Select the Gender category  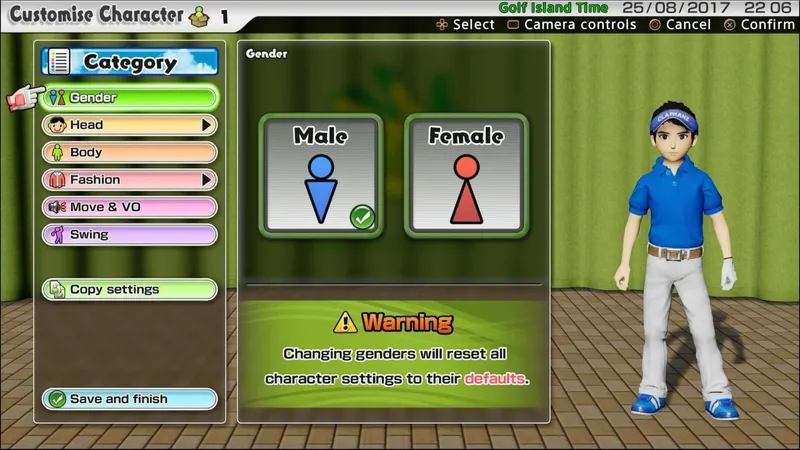pyautogui.click(x=130, y=98)
